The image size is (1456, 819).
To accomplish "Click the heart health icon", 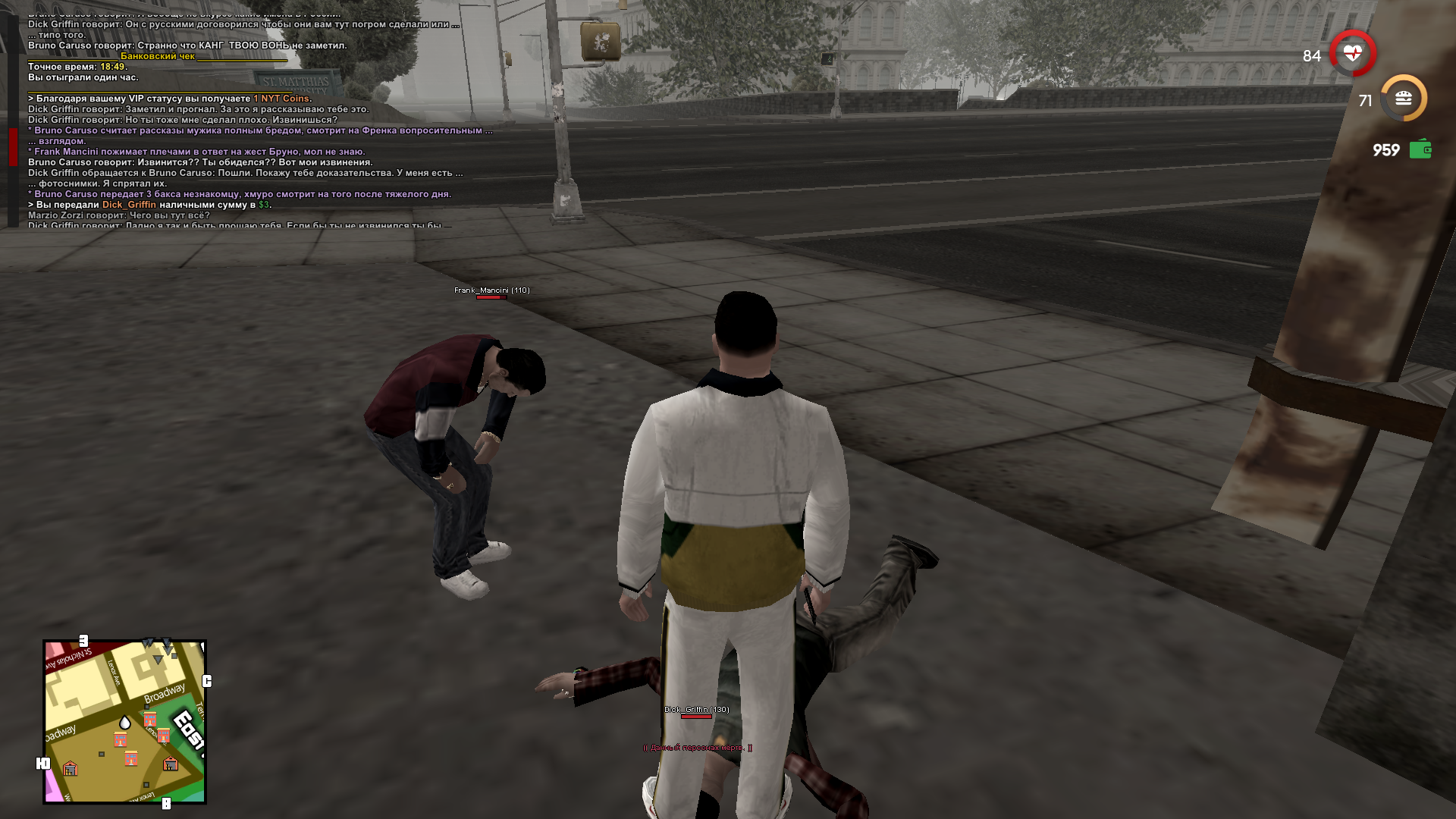I will coord(1352,53).
